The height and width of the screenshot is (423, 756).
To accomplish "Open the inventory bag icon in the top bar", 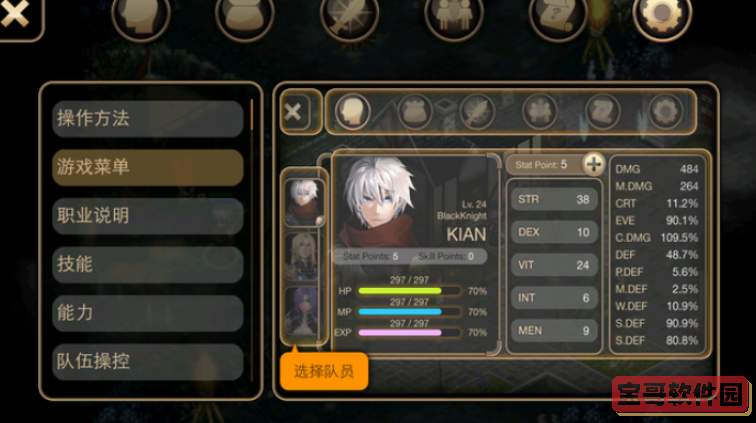I will pos(244,16).
